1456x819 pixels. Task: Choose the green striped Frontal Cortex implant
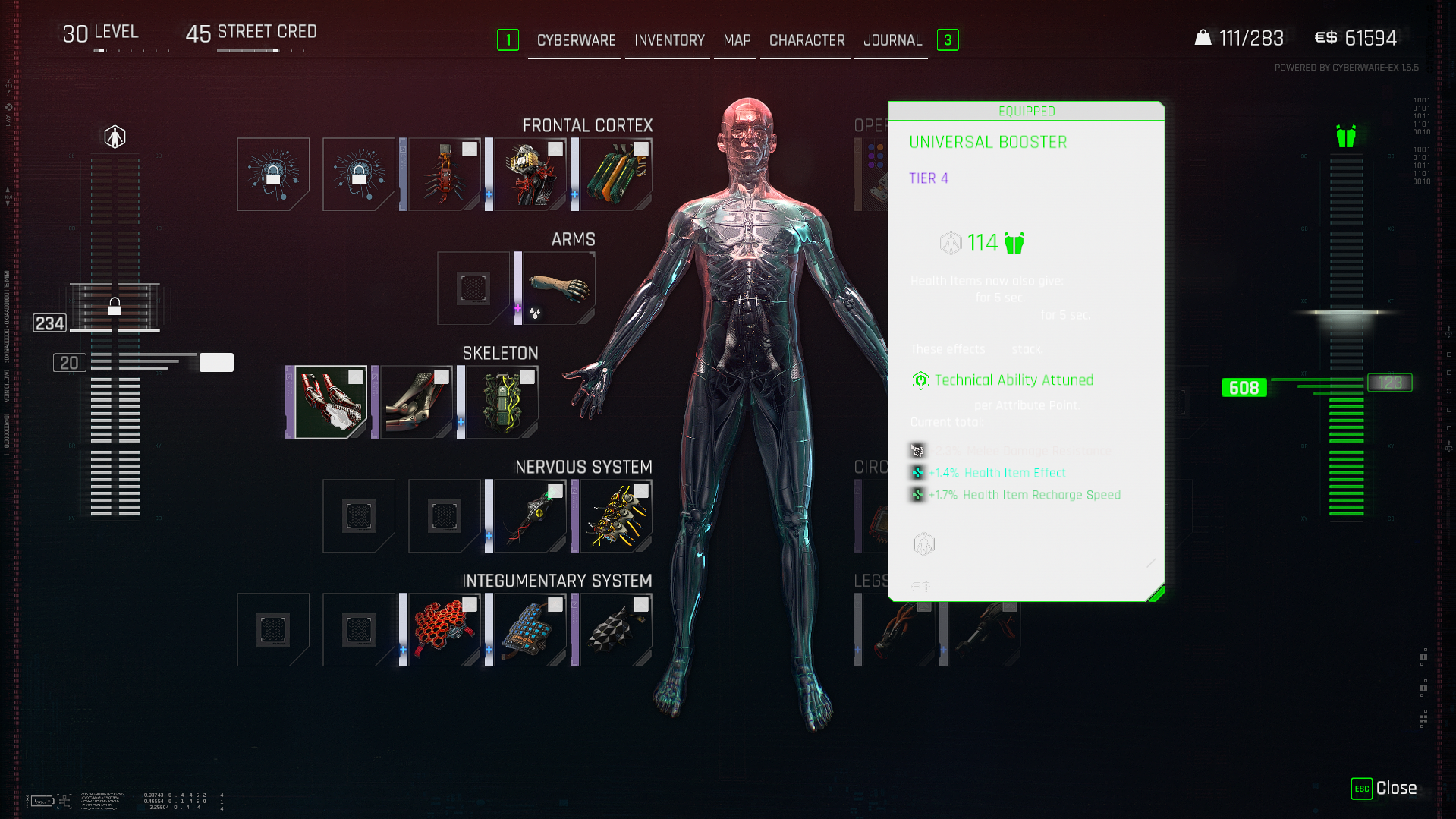click(615, 175)
